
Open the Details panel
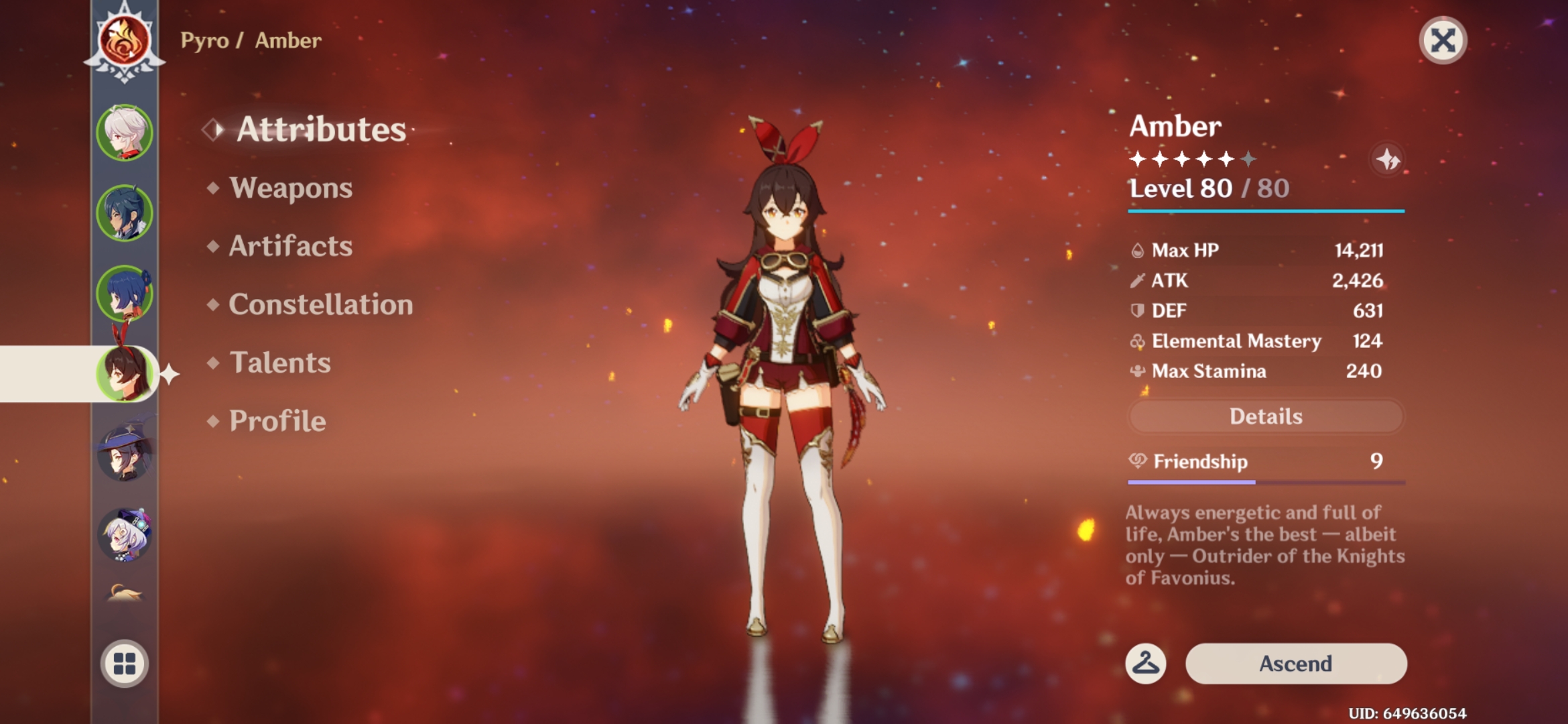(x=1265, y=416)
